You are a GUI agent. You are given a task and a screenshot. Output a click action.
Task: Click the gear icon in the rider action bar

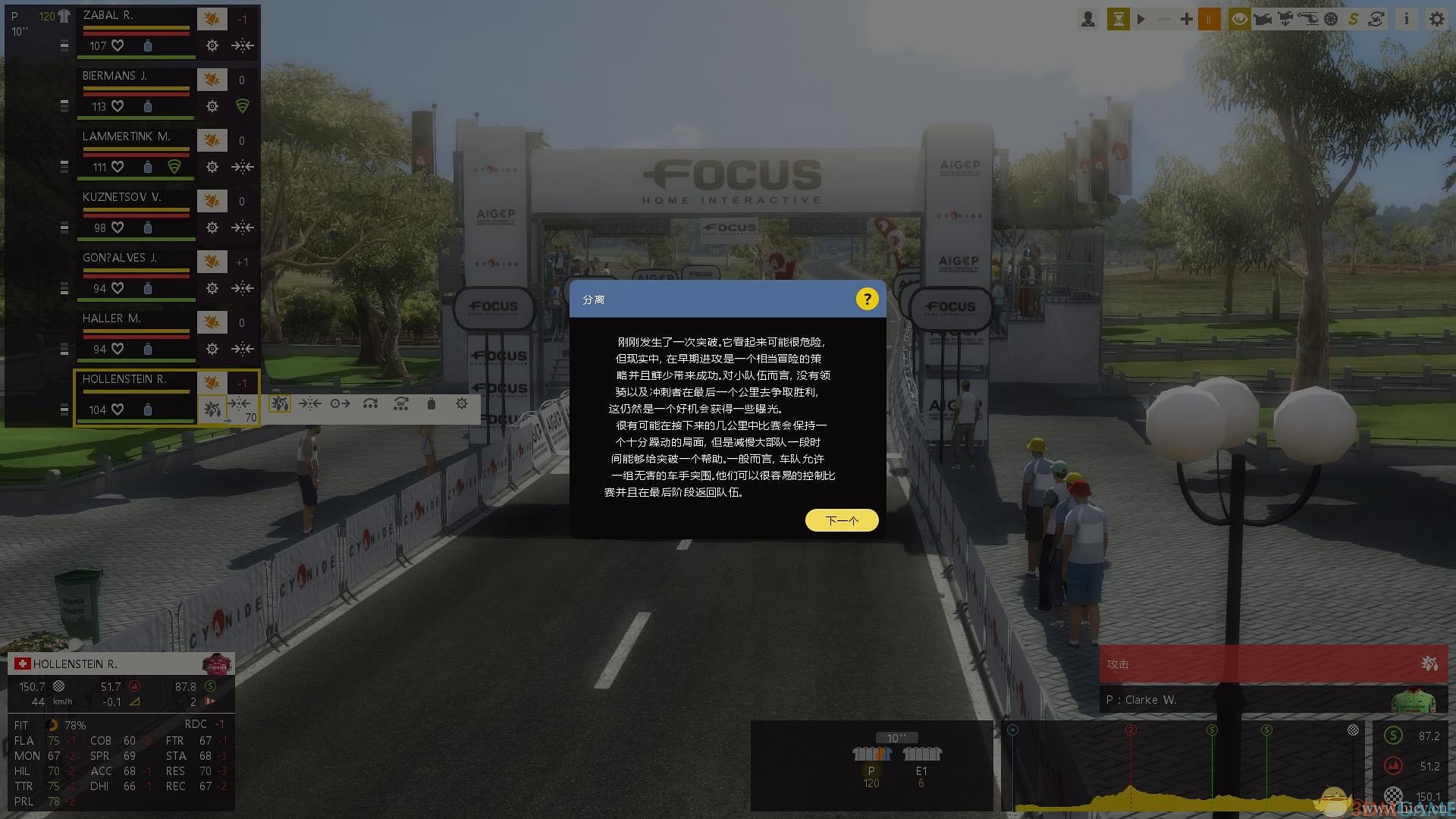[x=461, y=404]
